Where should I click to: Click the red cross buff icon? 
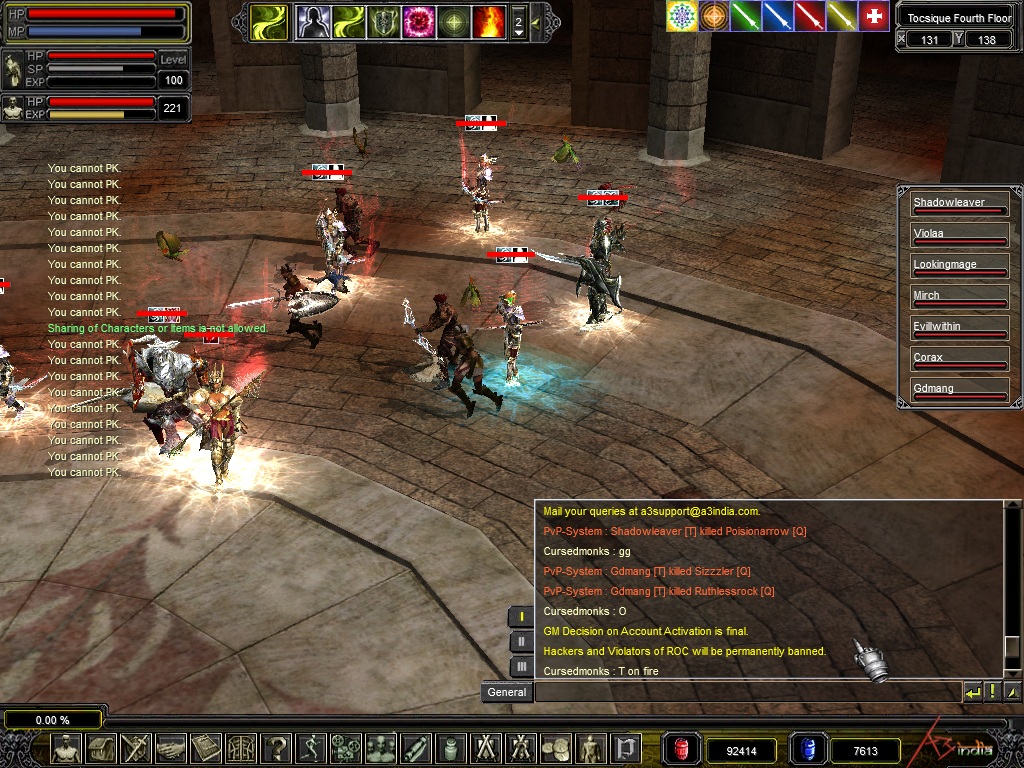click(874, 16)
